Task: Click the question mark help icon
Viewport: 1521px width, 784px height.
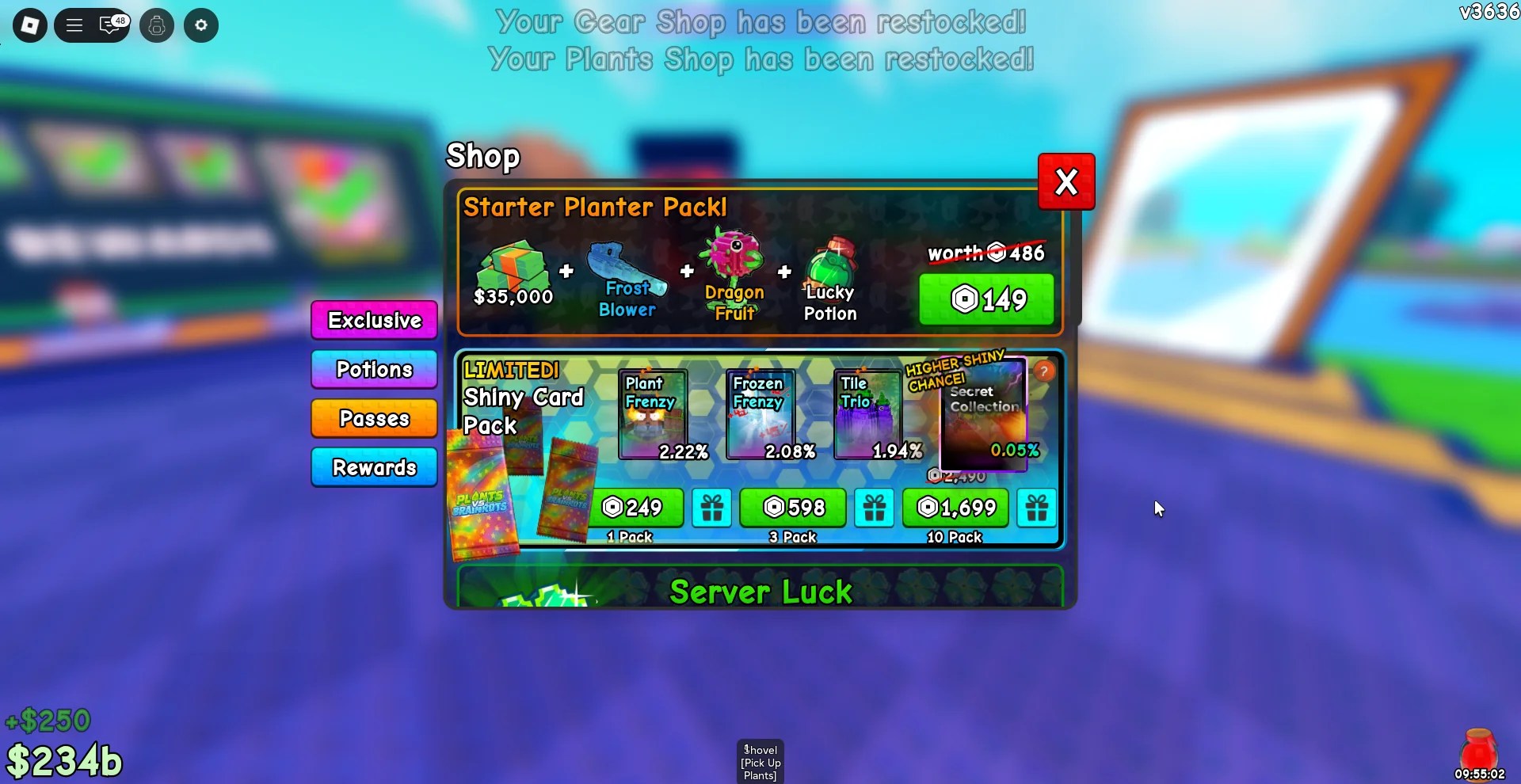Action: pyautogui.click(x=1044, y=371)
